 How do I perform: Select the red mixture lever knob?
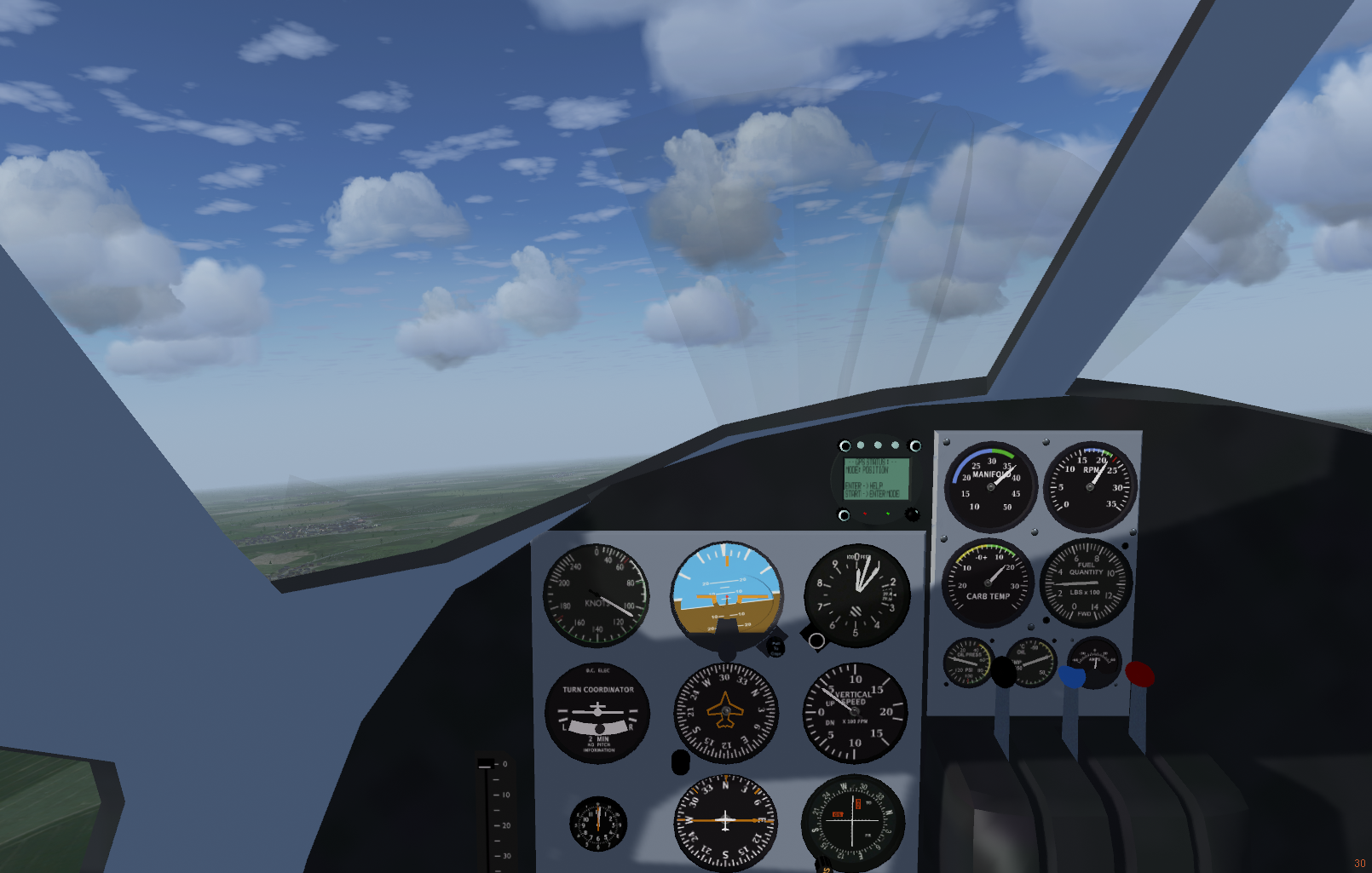(1139, 674)
